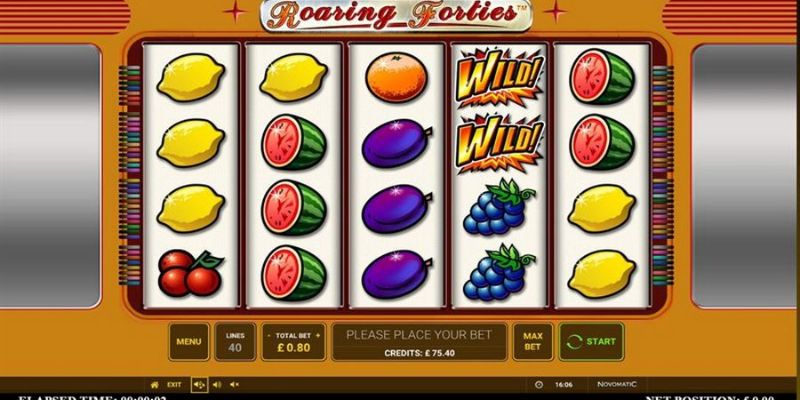Mute sound with the crossed speaker icon

pyautogui.click(x=235, y=384)
